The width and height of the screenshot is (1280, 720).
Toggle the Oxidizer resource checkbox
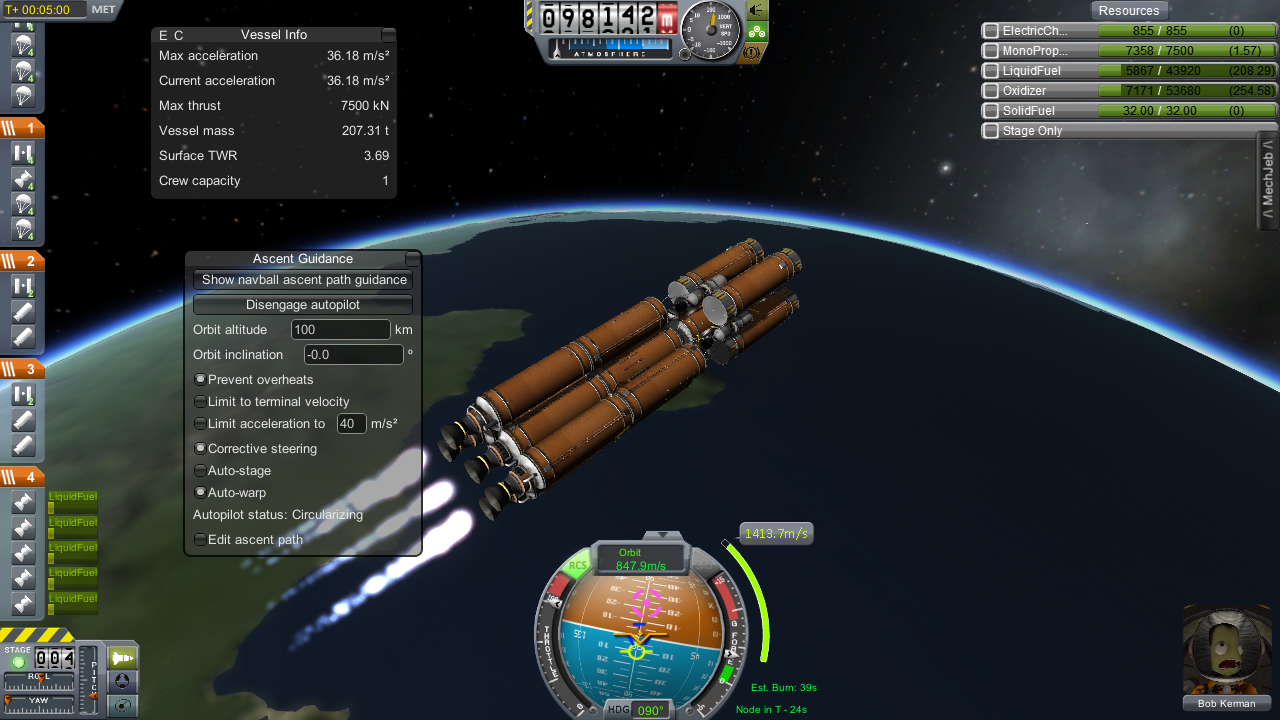pyautogui.click(x=991, y=91)
